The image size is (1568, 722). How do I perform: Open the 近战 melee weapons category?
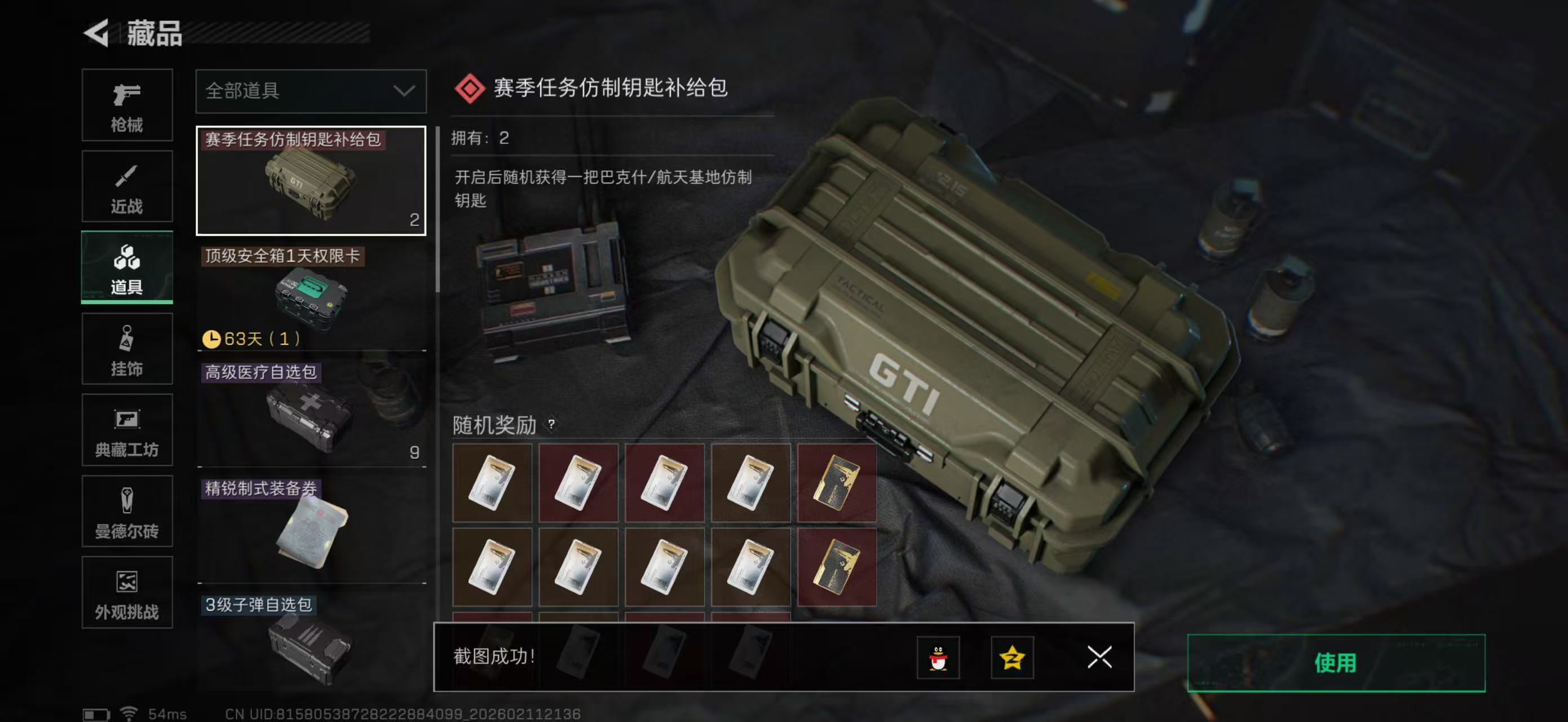click(x=127, y=186)
